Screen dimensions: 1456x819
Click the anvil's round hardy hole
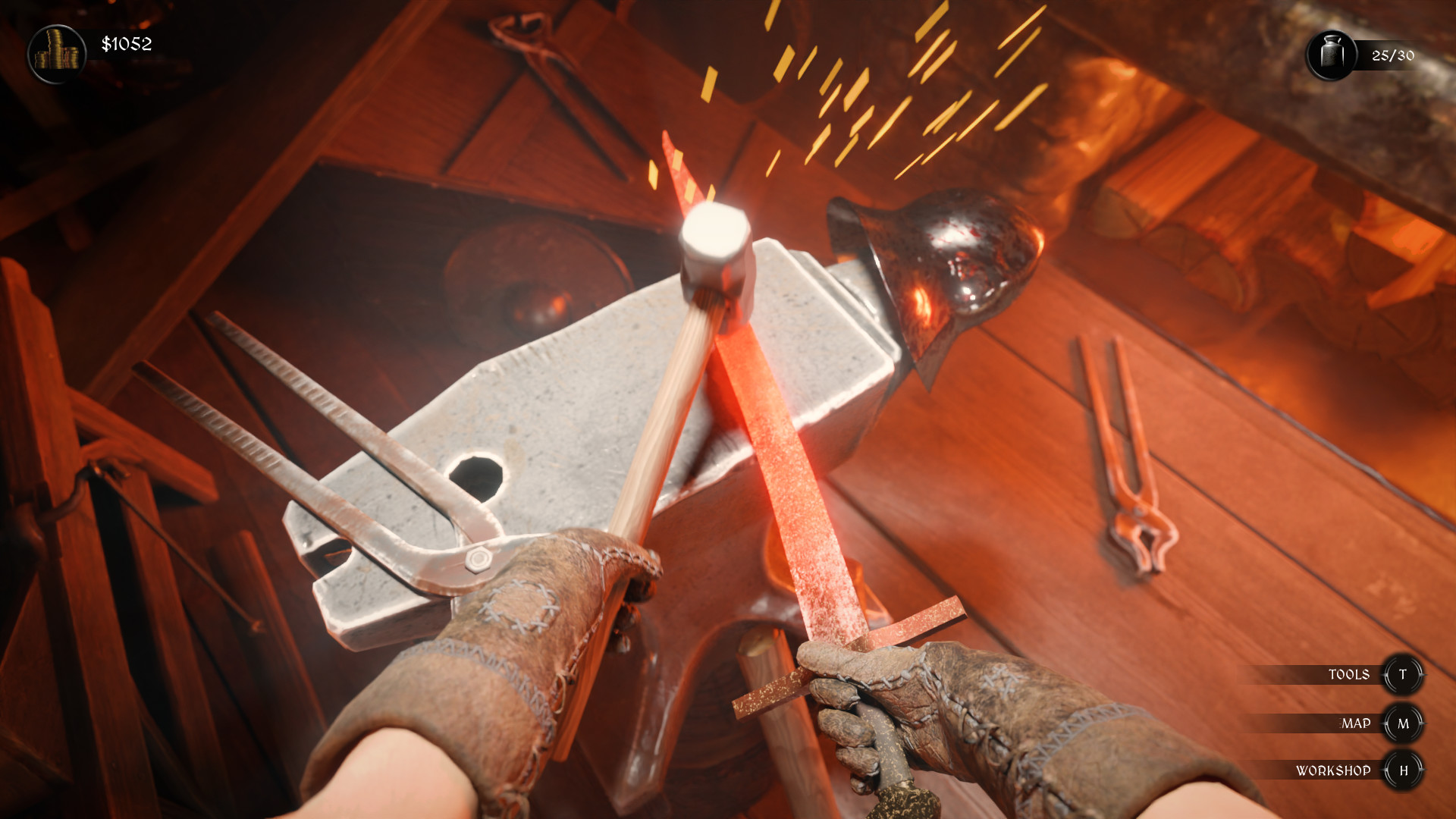click(x=478, y=474)
